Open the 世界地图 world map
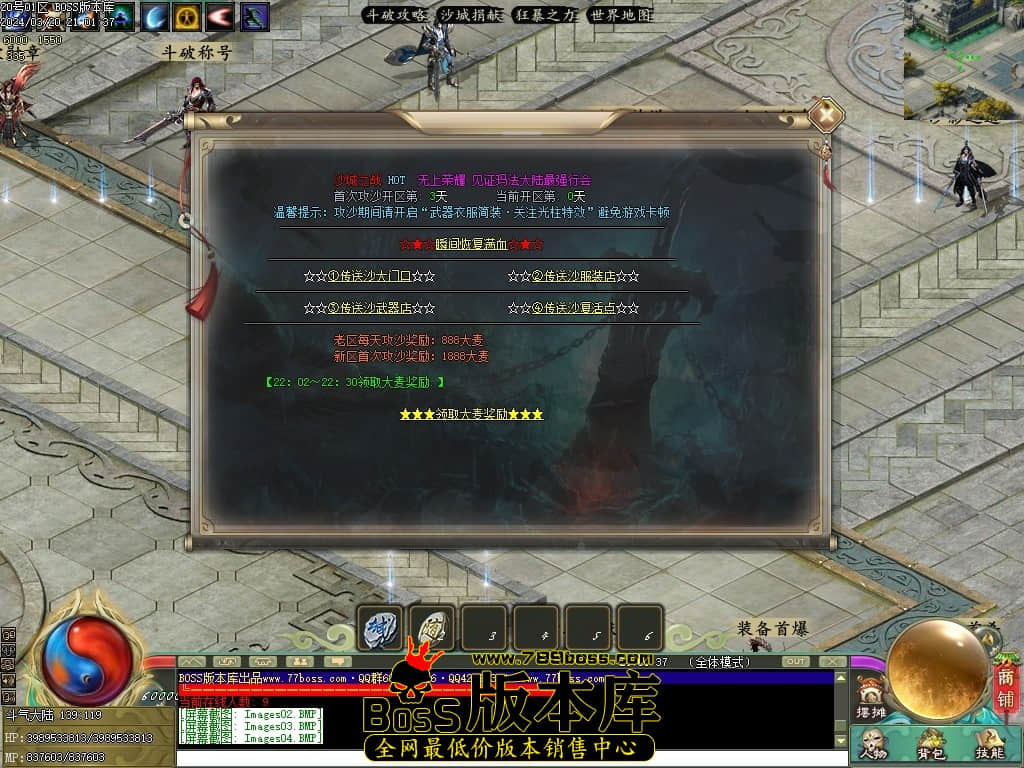1024x768 pixels. tap(620, 15)
